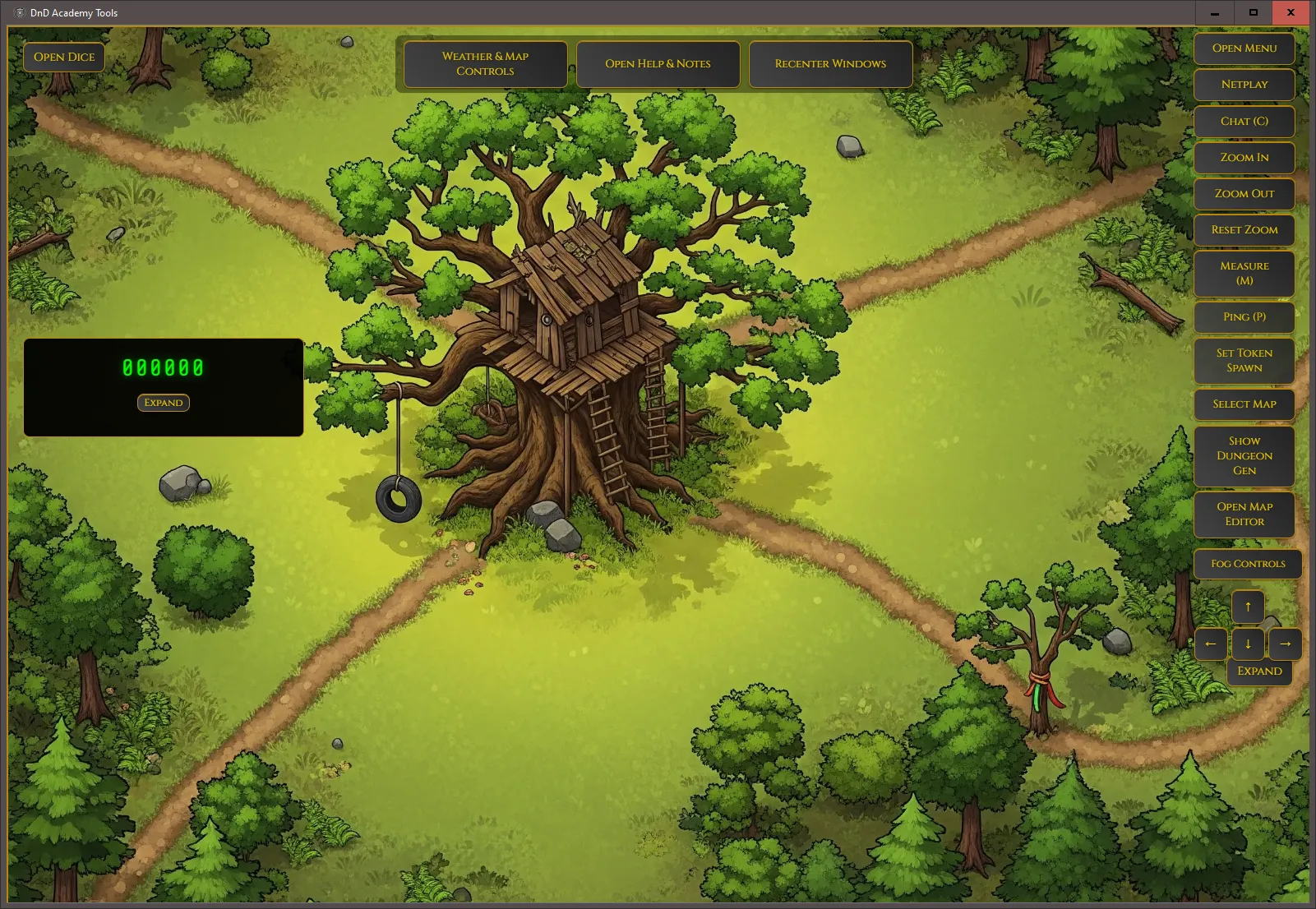Zoom in on the map
1316x909 pixels.
coord(1244,157)
